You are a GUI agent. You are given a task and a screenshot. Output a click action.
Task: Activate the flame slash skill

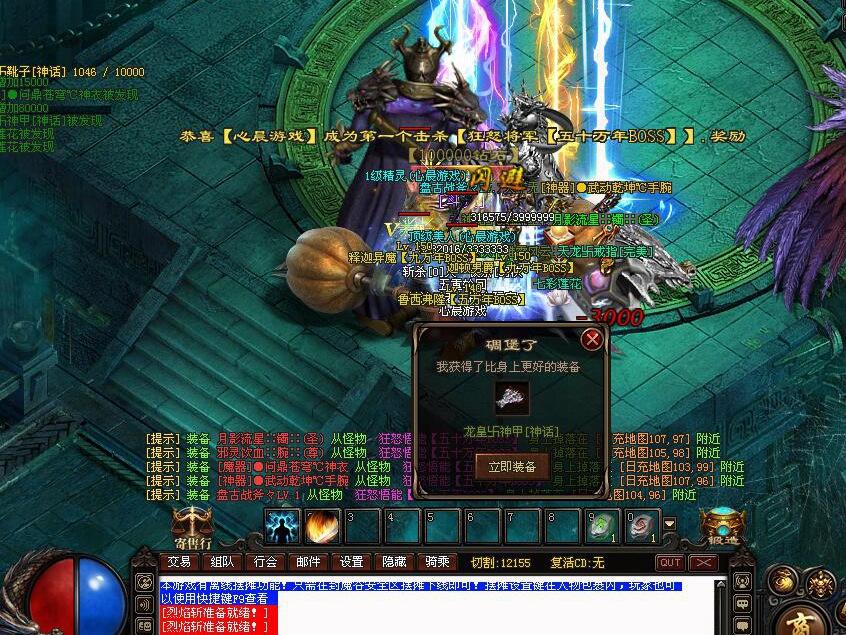pos(322,526)
